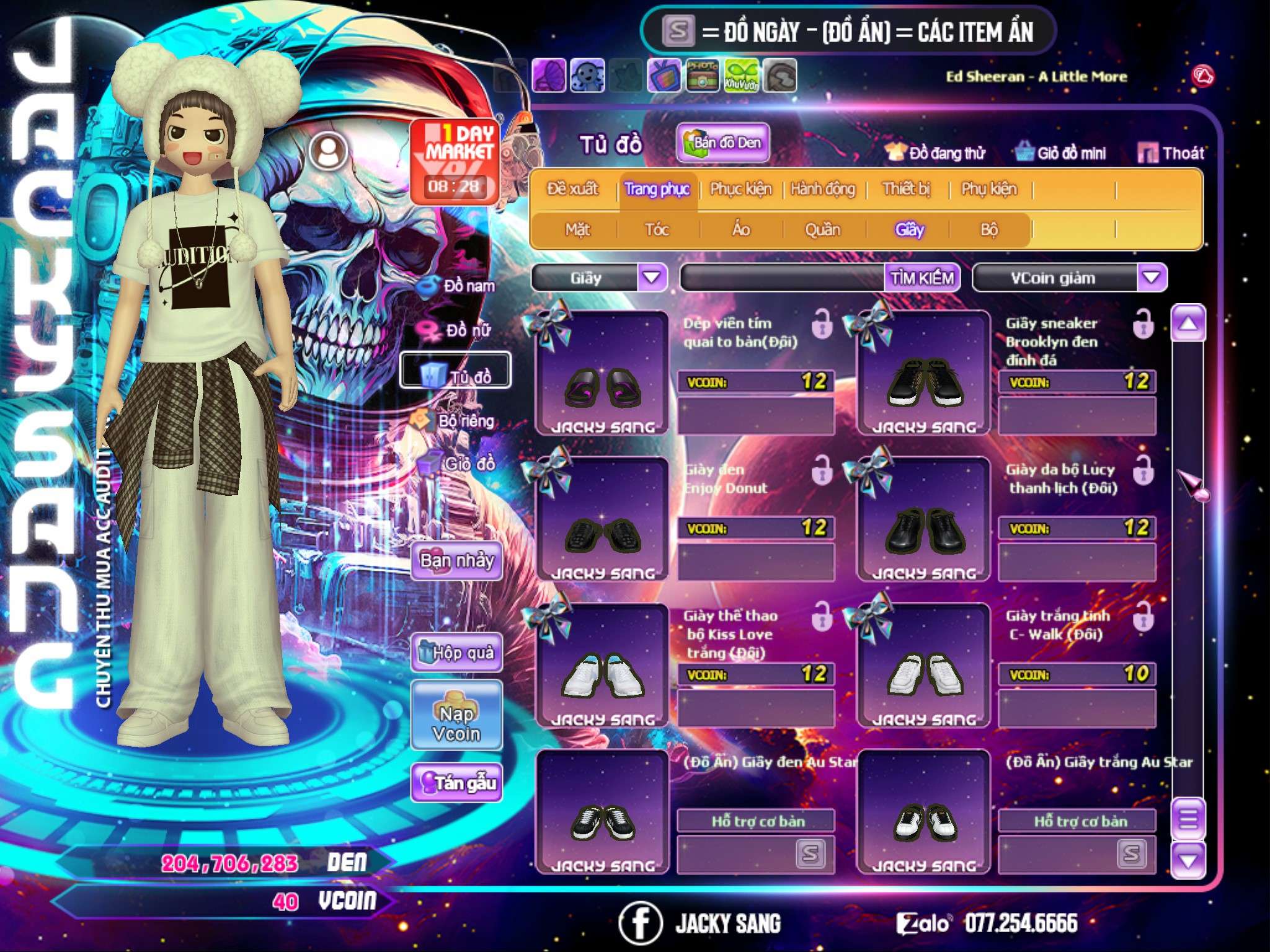Viewport: 1270px width, 952px height.
Task: Switch to the Phục kiện tab
Action: [x=740, y=188]
